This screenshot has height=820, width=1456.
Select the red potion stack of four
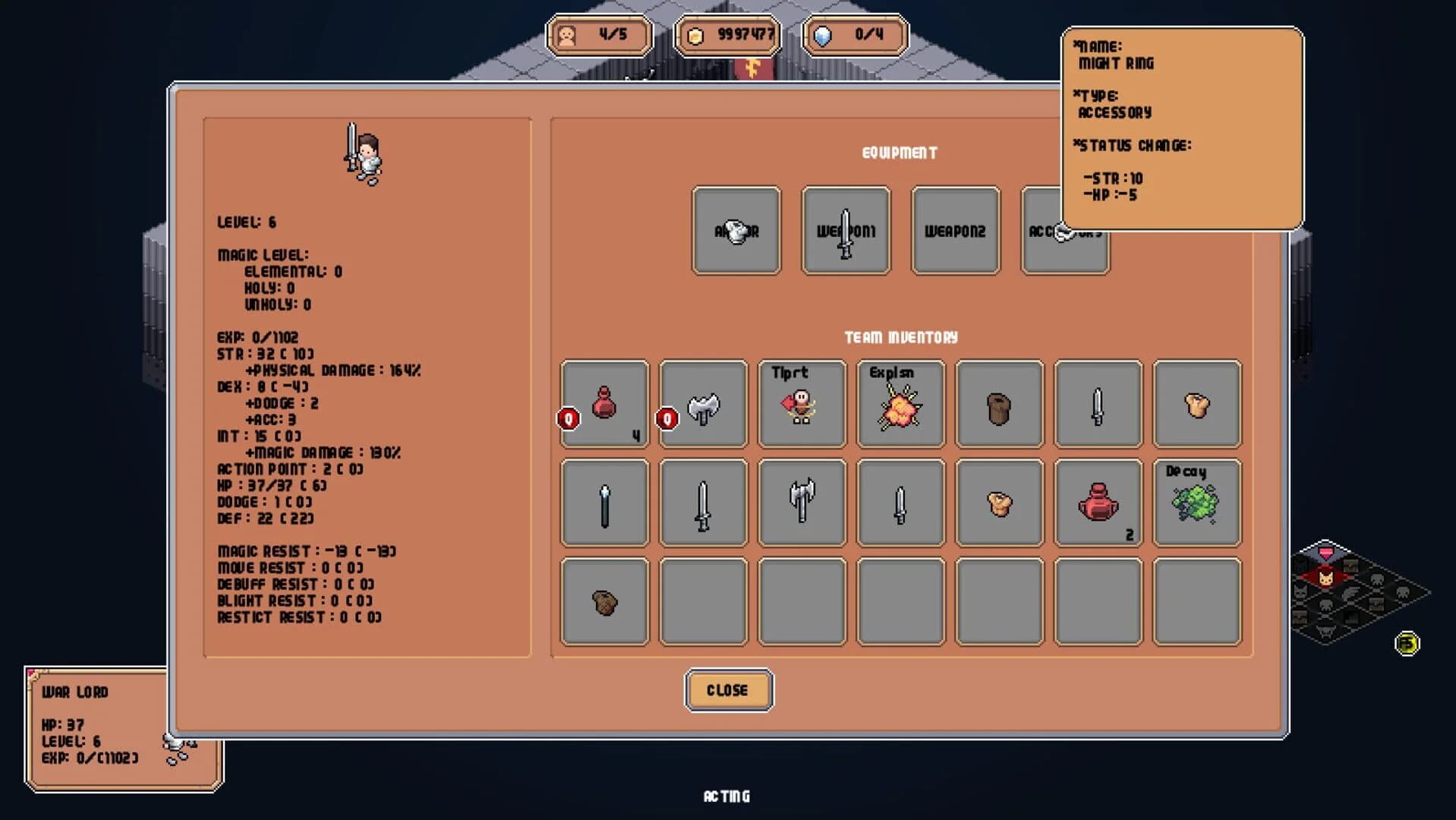click(x=604, y=405)
